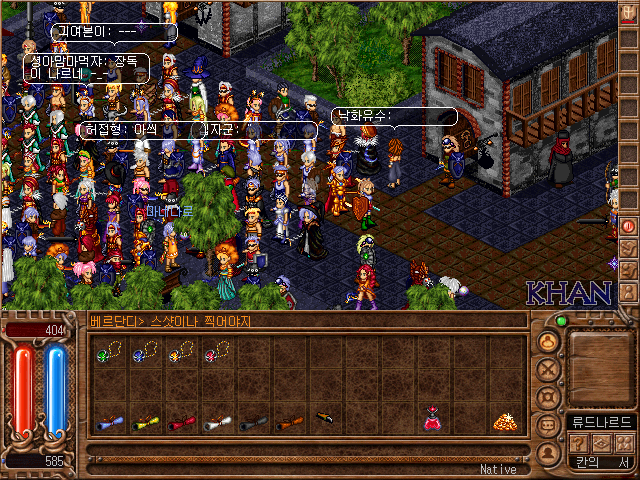This screenshot has width=640, height=480.
Task: Open the character status round button
Action: pos(547,341)
